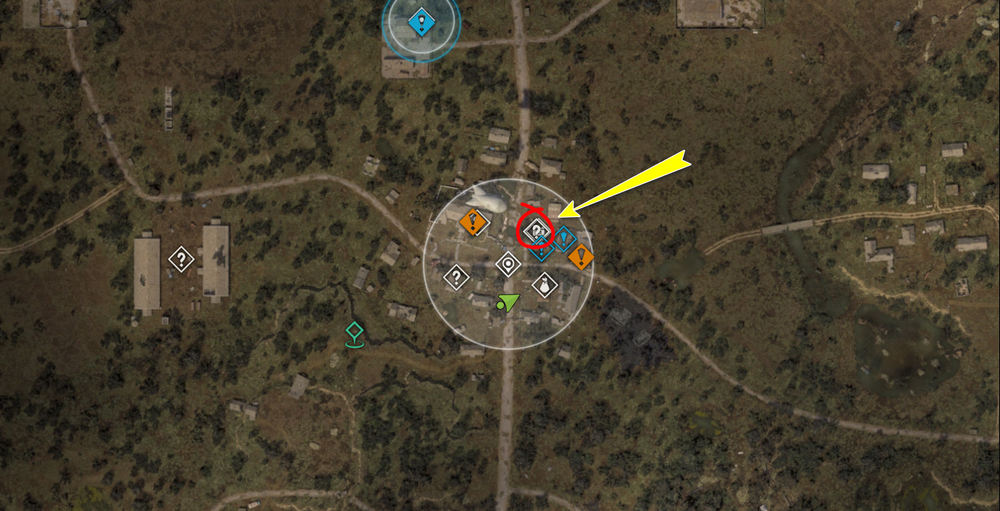Select the teal diamond waypoint marker
Image resolution: width=1000 pixels, height=511 pixels.
353,332
